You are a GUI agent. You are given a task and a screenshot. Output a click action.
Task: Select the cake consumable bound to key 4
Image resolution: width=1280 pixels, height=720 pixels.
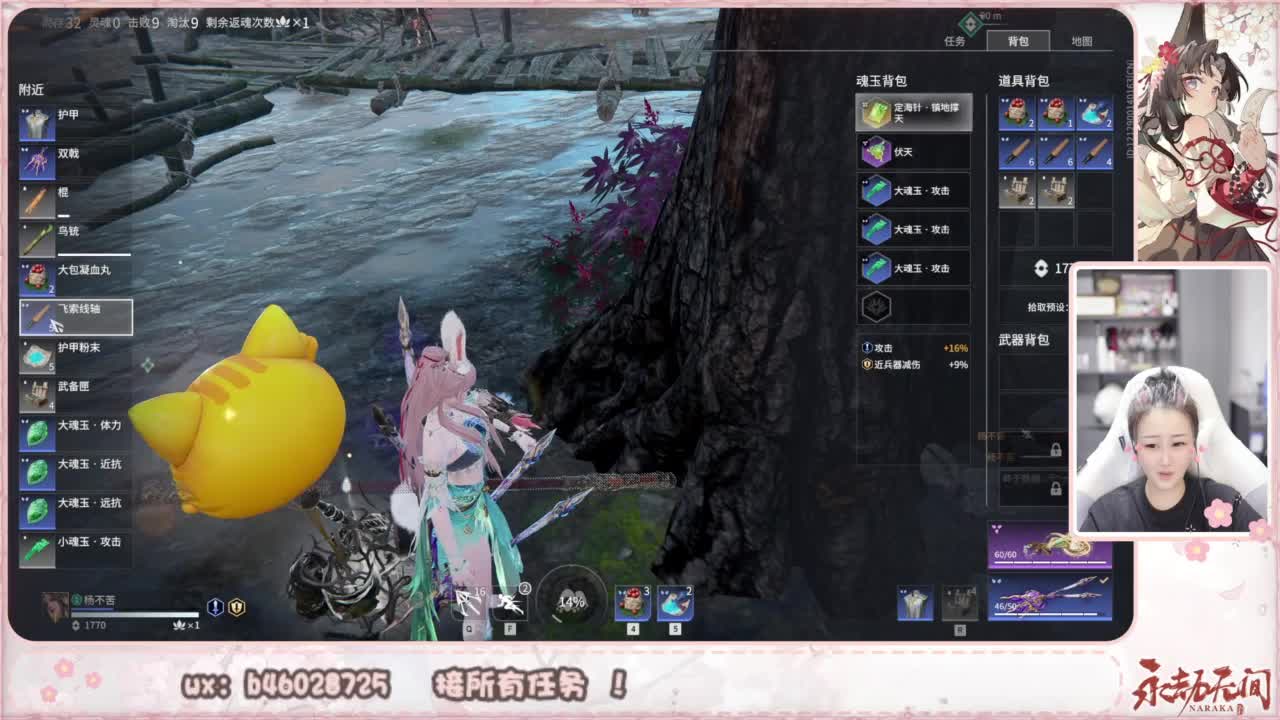tap(630, 600)
